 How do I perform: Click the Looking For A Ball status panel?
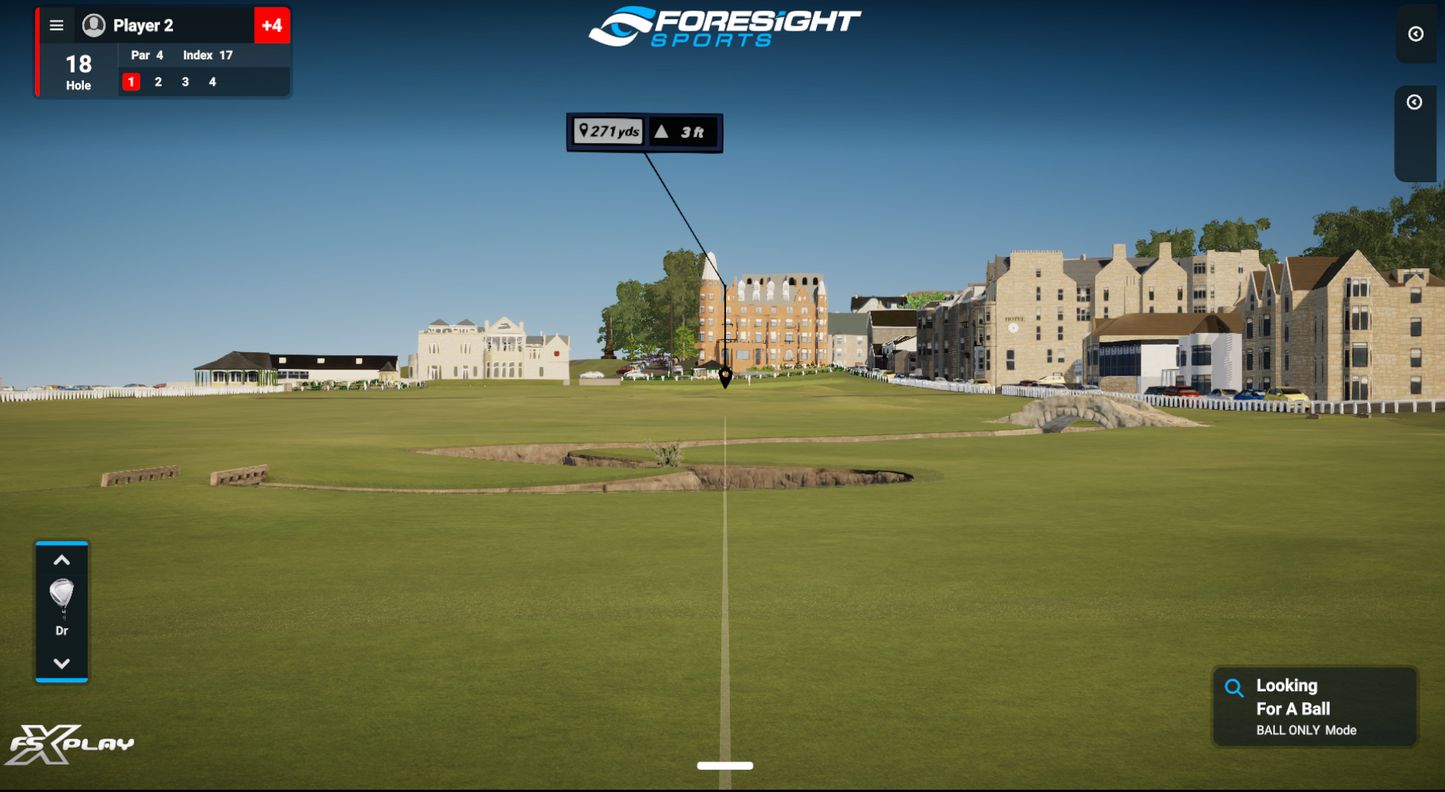(x=1314, y=706)
